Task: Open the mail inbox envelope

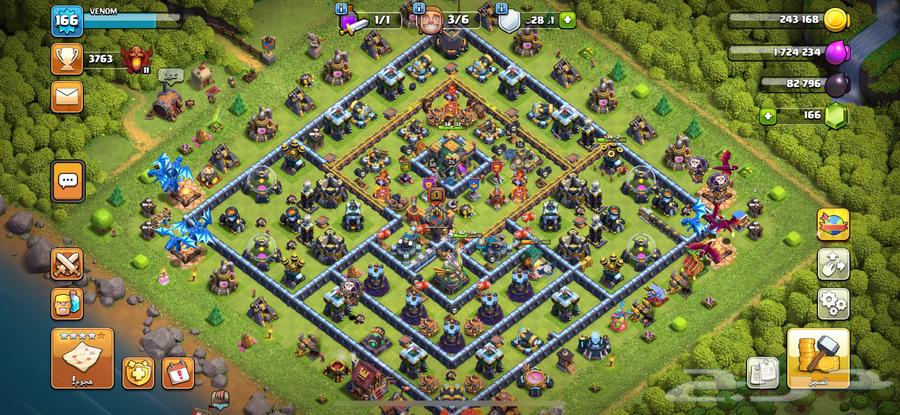Action: tap(67, 96)
